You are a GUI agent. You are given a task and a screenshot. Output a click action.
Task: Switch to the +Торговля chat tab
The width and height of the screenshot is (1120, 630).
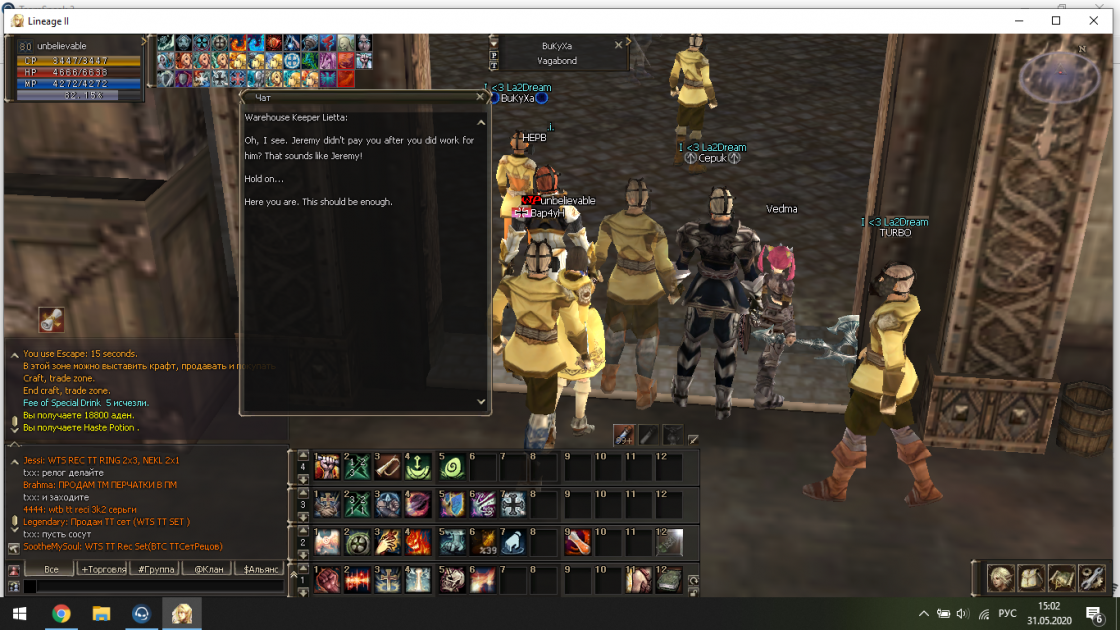103,569
